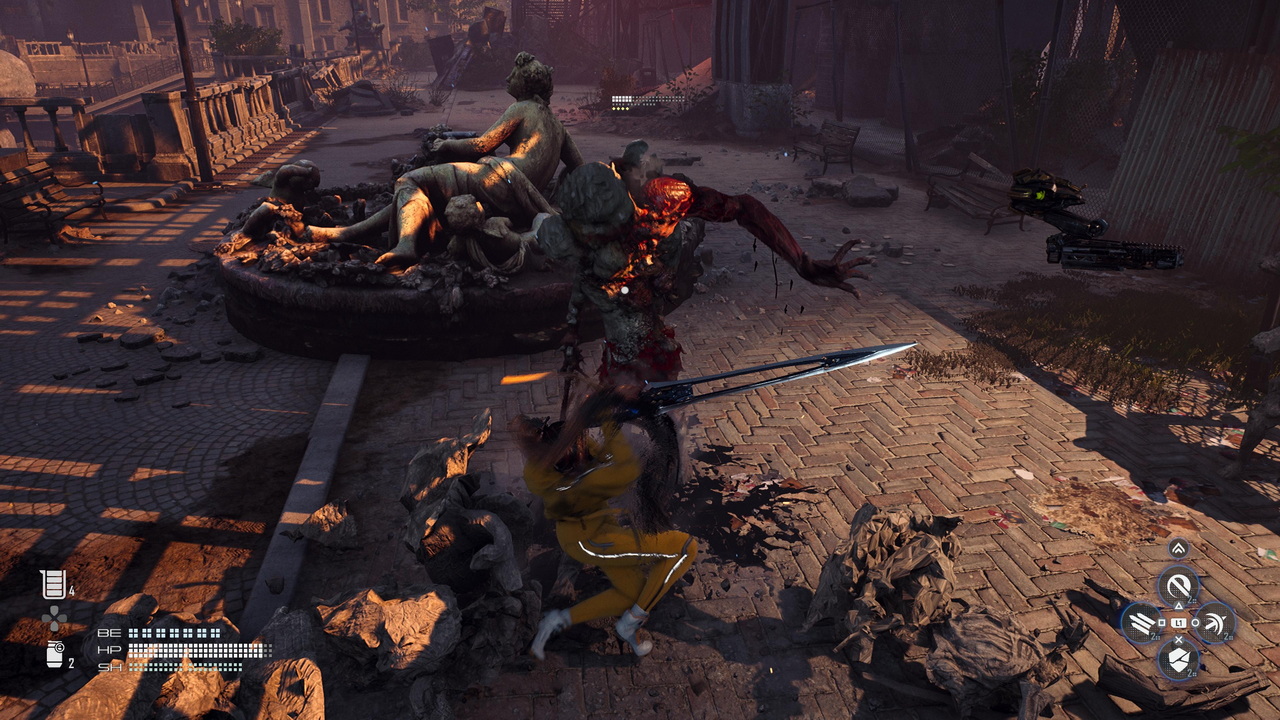Select the healing potion beaker item

pos(53,584)
